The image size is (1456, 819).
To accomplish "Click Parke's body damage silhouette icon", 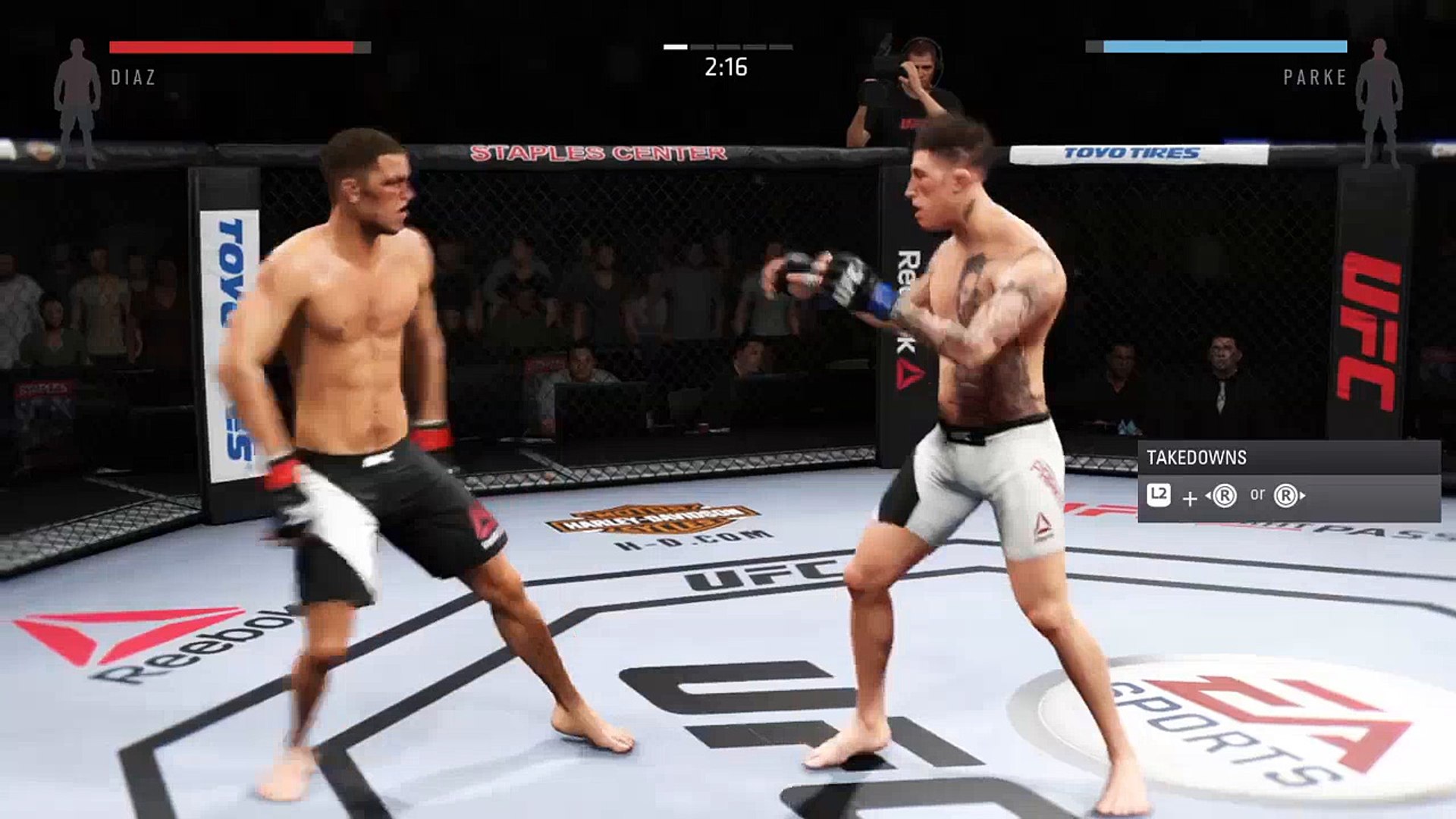I will [x=1379, y=102].
